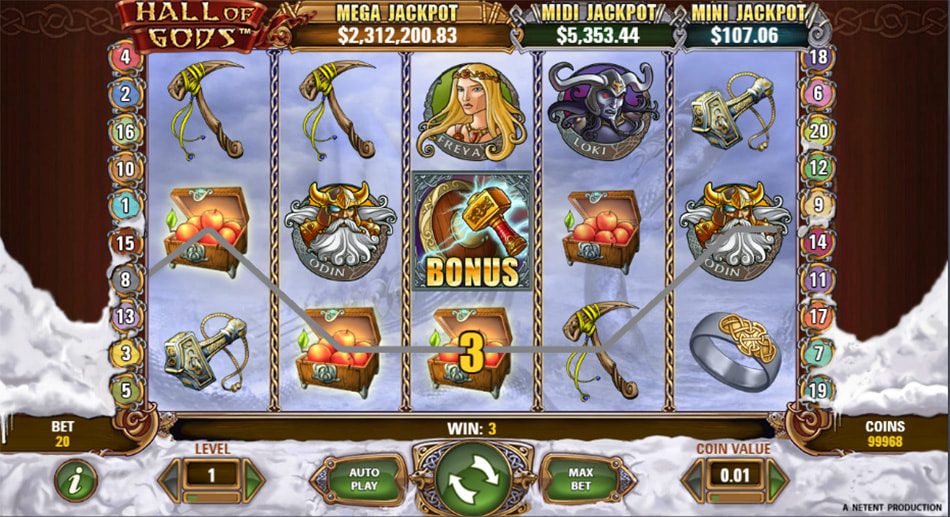Screen dimensions: 950x517
Task: Choose payline number 12 badge
Action: tap(818, 168)
